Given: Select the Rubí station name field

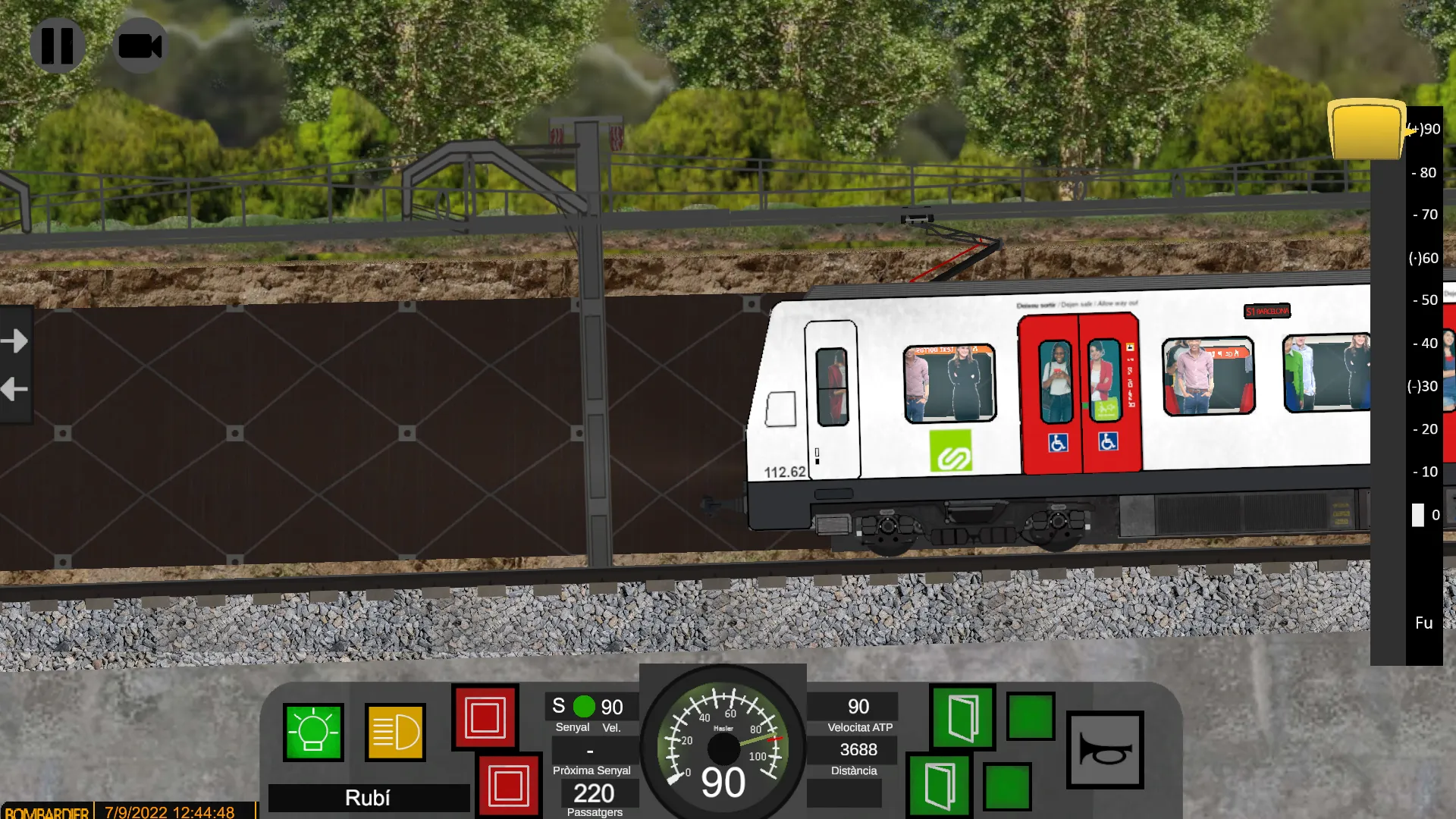Looking at the screenshot, I should 368,798.
